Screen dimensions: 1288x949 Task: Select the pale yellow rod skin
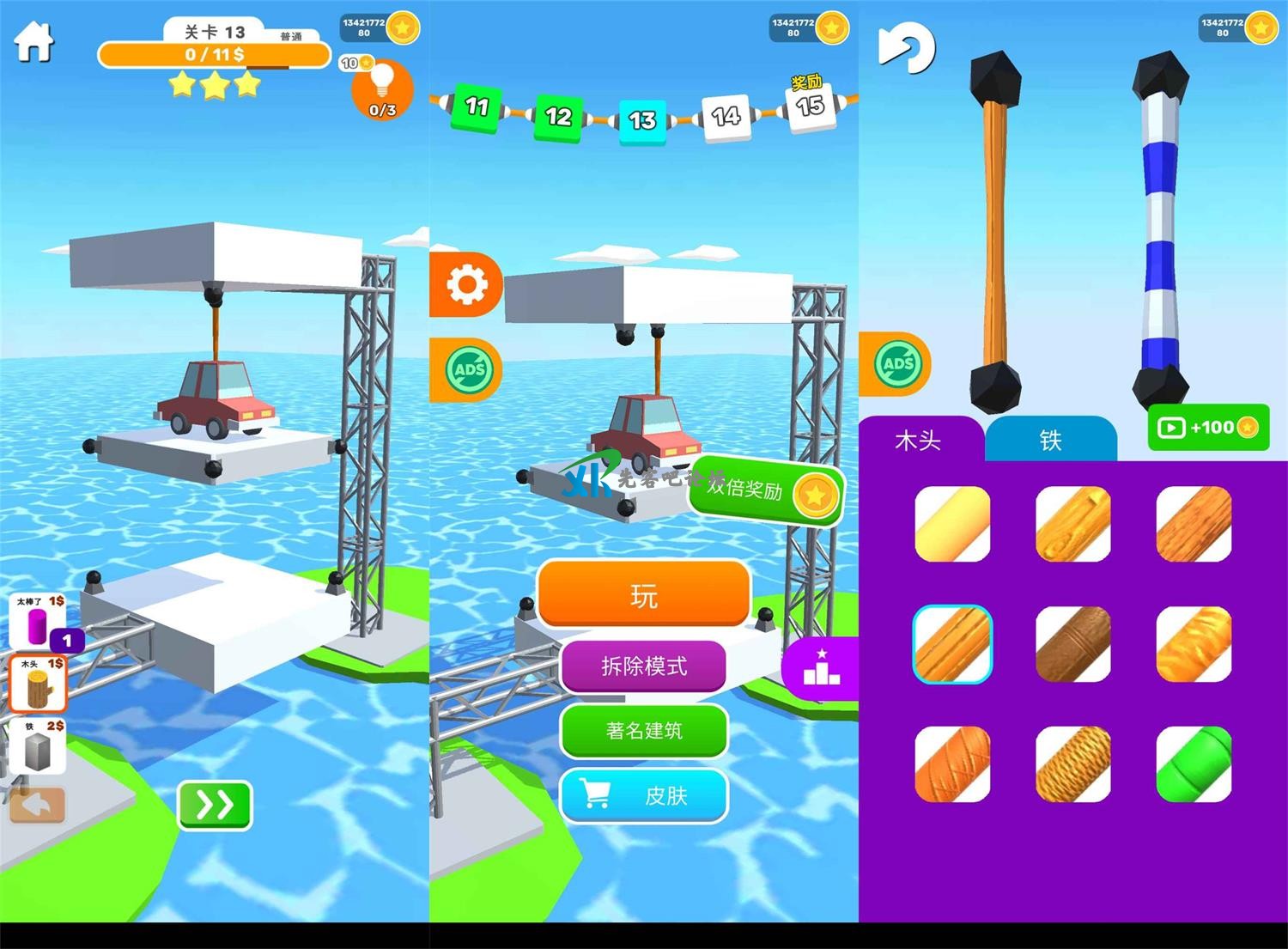coord(952,524)
